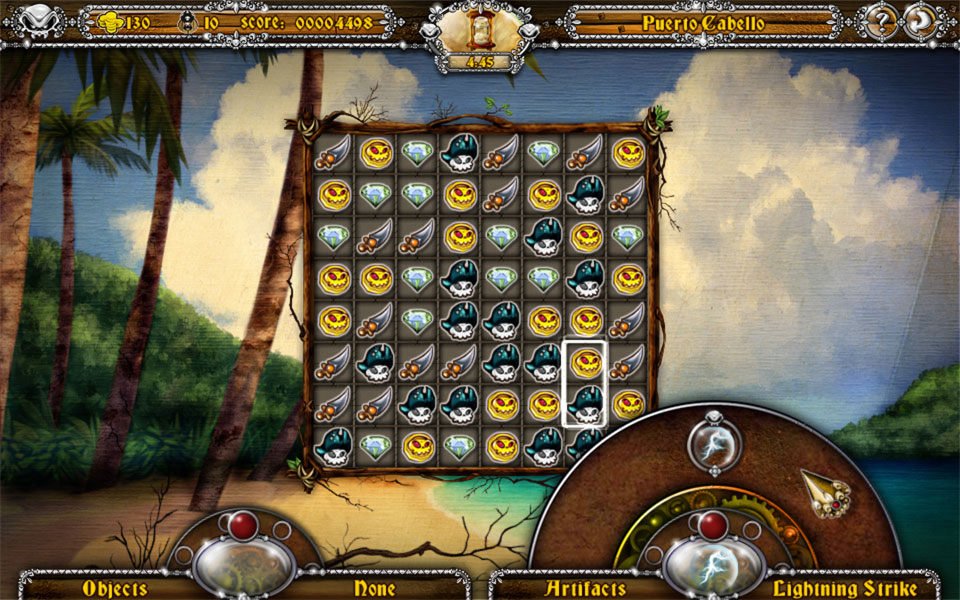Open the question mark help button

[x=882, y=21]
